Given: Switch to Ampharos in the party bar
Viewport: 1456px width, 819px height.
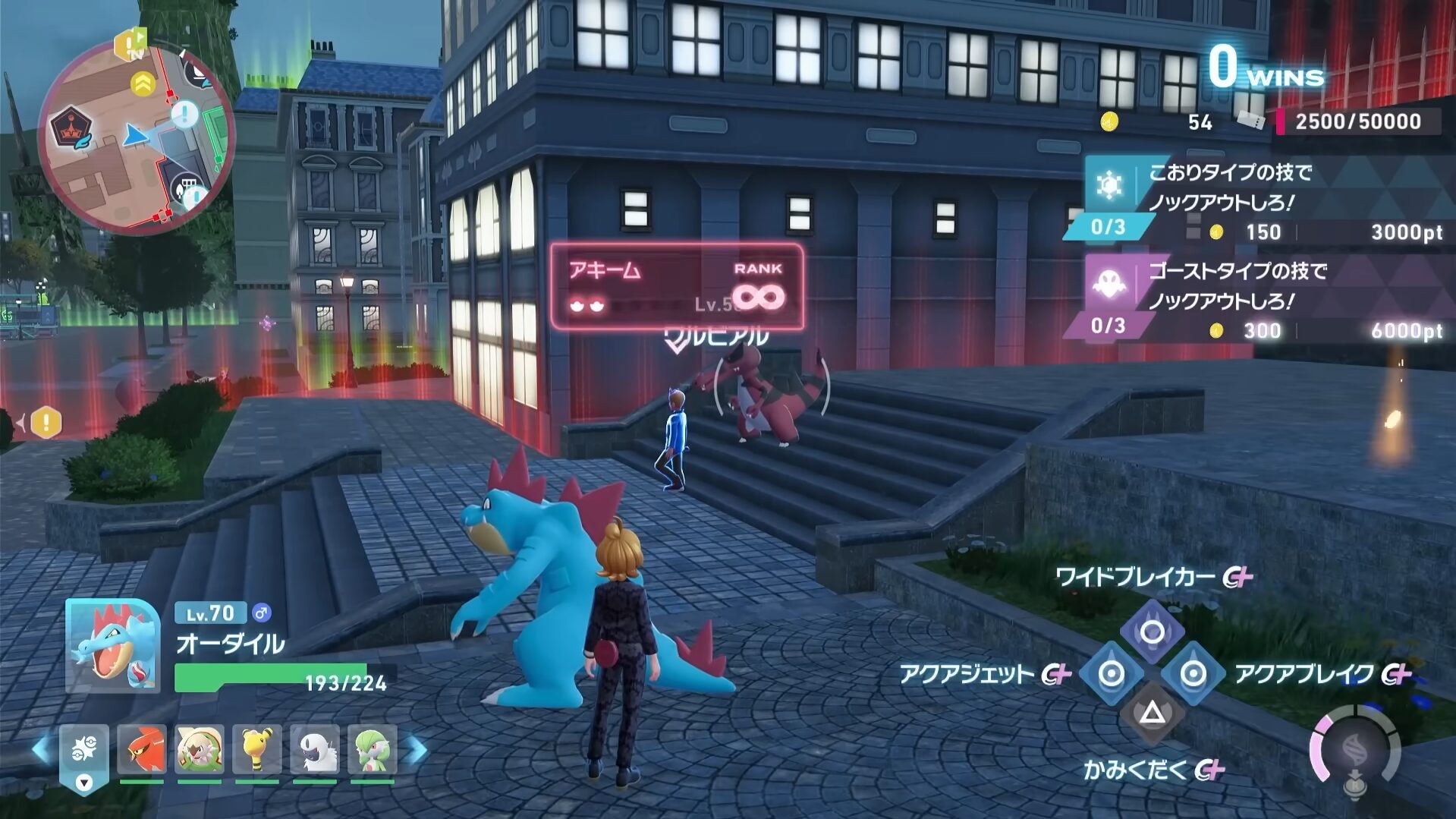Looking at the screenshot, I should point(257,749).
